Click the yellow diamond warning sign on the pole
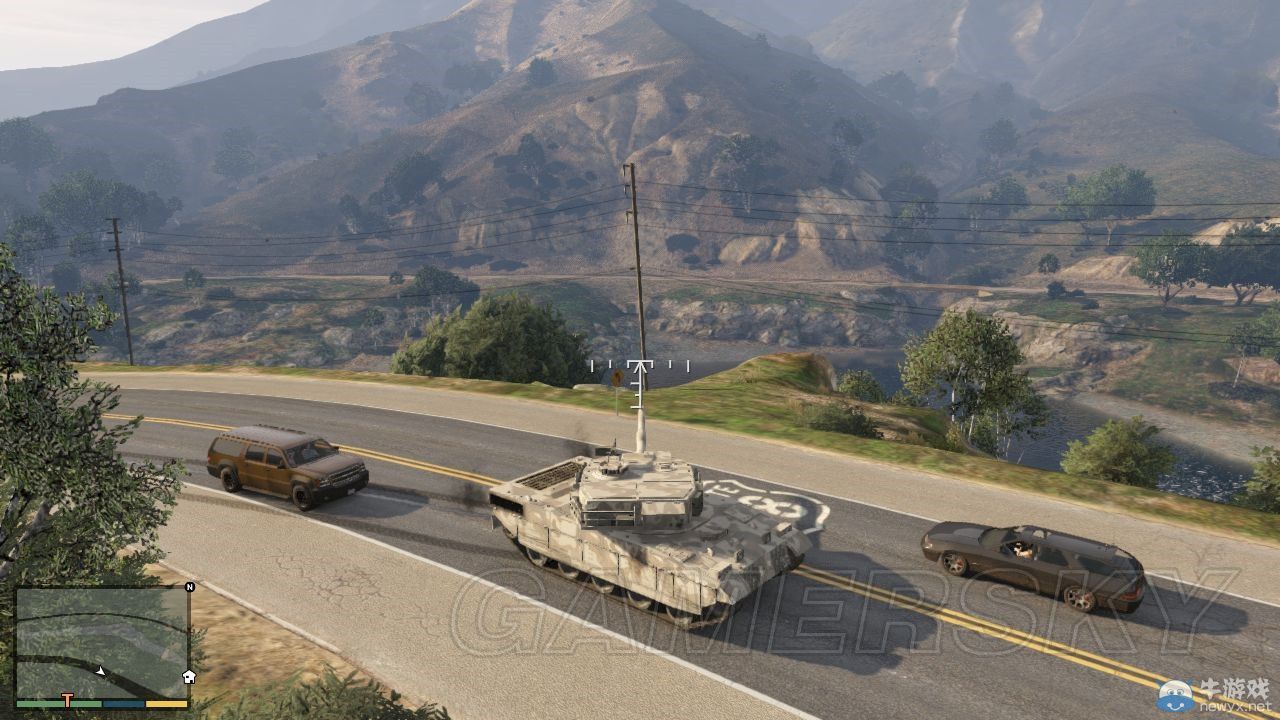Image resolution: width=1280 pixels, height=720 pixels. [x=617, y=377]
